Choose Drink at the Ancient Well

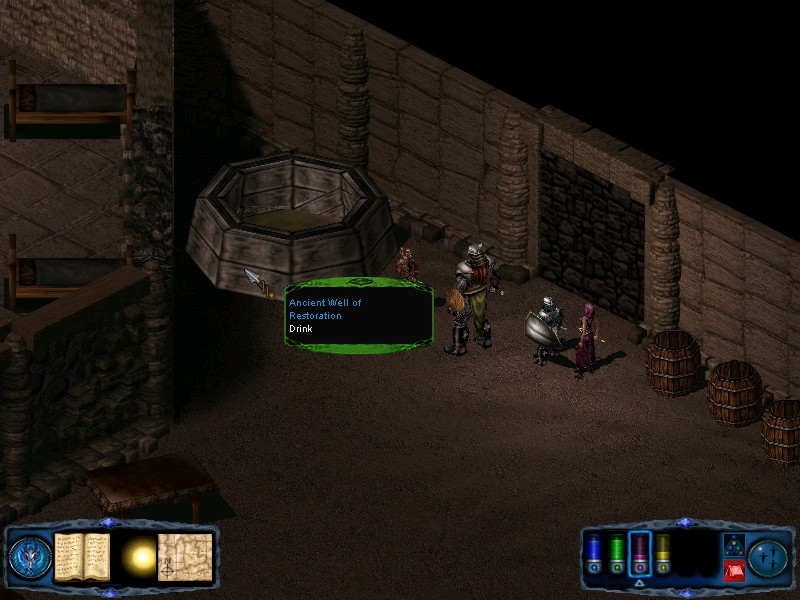(300, 328)
